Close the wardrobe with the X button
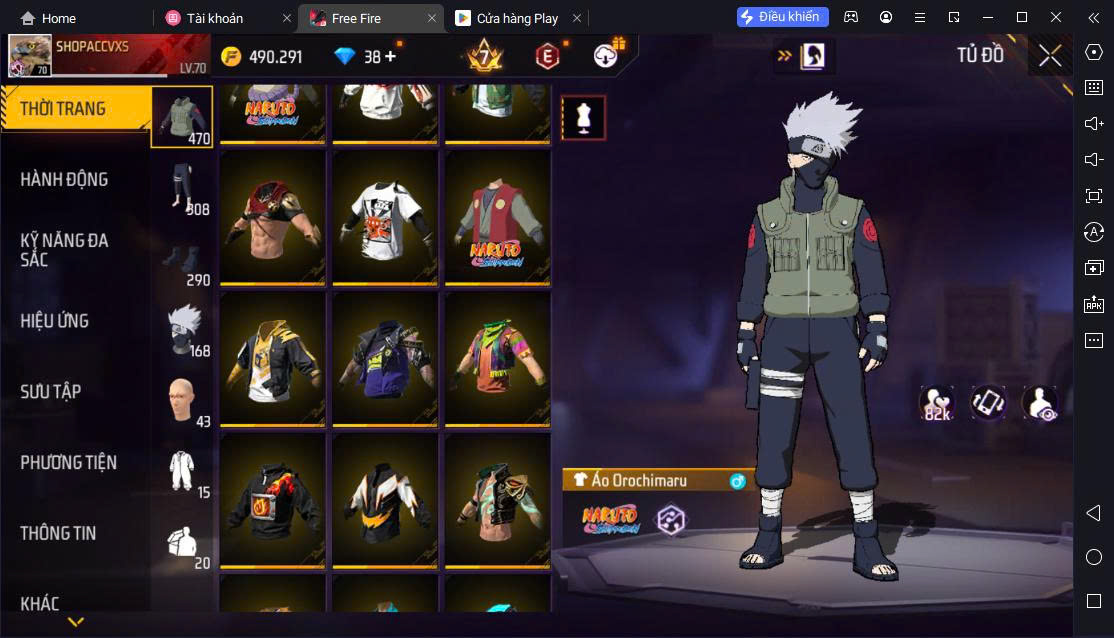The width and height of the screenshot is (1114, 638). pyautogui.click(x=1049, y=56)
